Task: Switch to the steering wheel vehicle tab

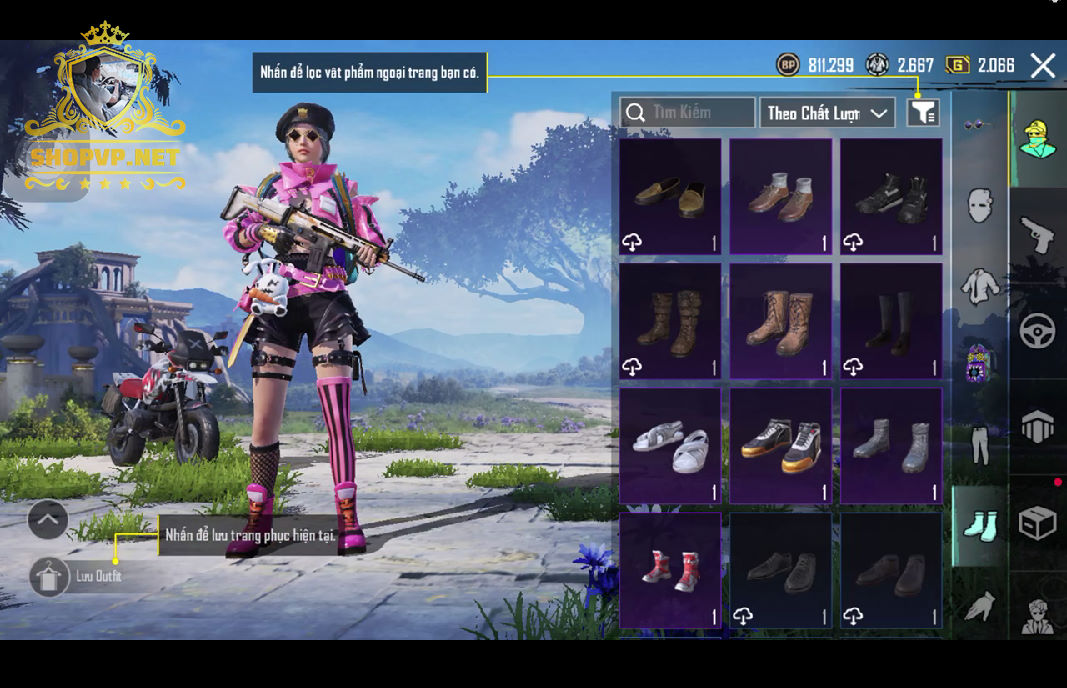Action: 1038,330
